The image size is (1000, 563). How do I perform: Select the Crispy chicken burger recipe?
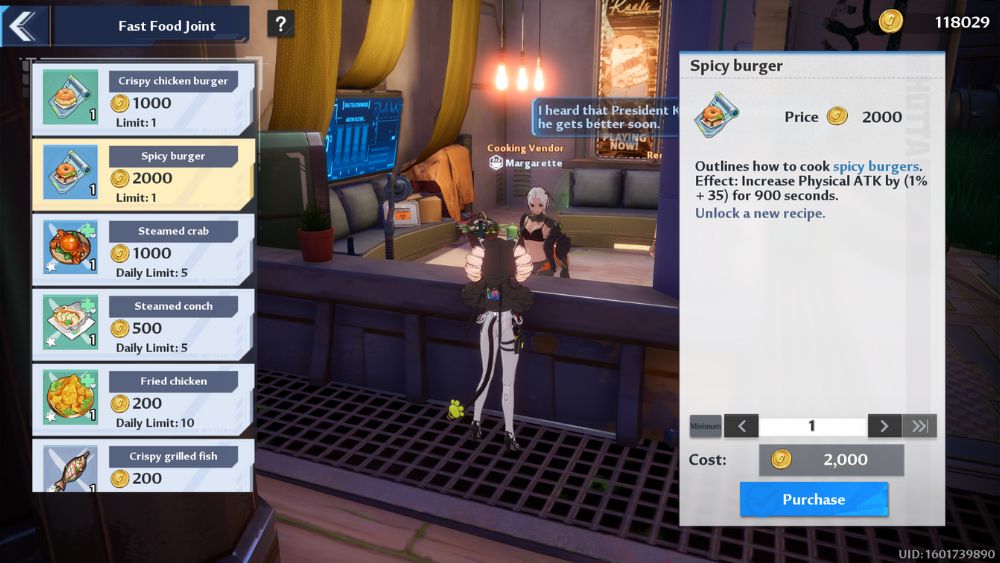143,97
